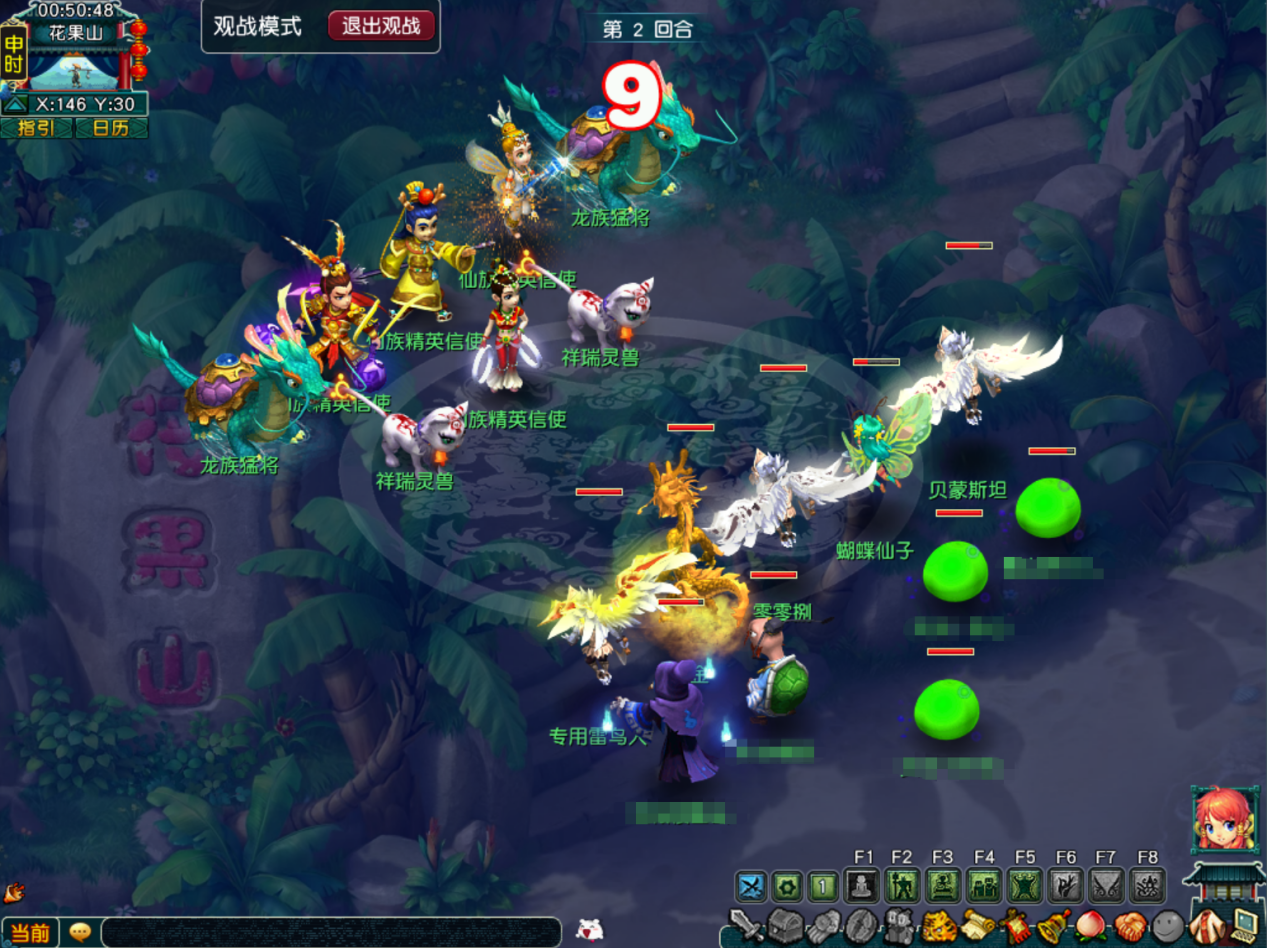The width and height of the screenshot is (1267, 948).
Task: Click the golden bell icon
Action: 1053,926
